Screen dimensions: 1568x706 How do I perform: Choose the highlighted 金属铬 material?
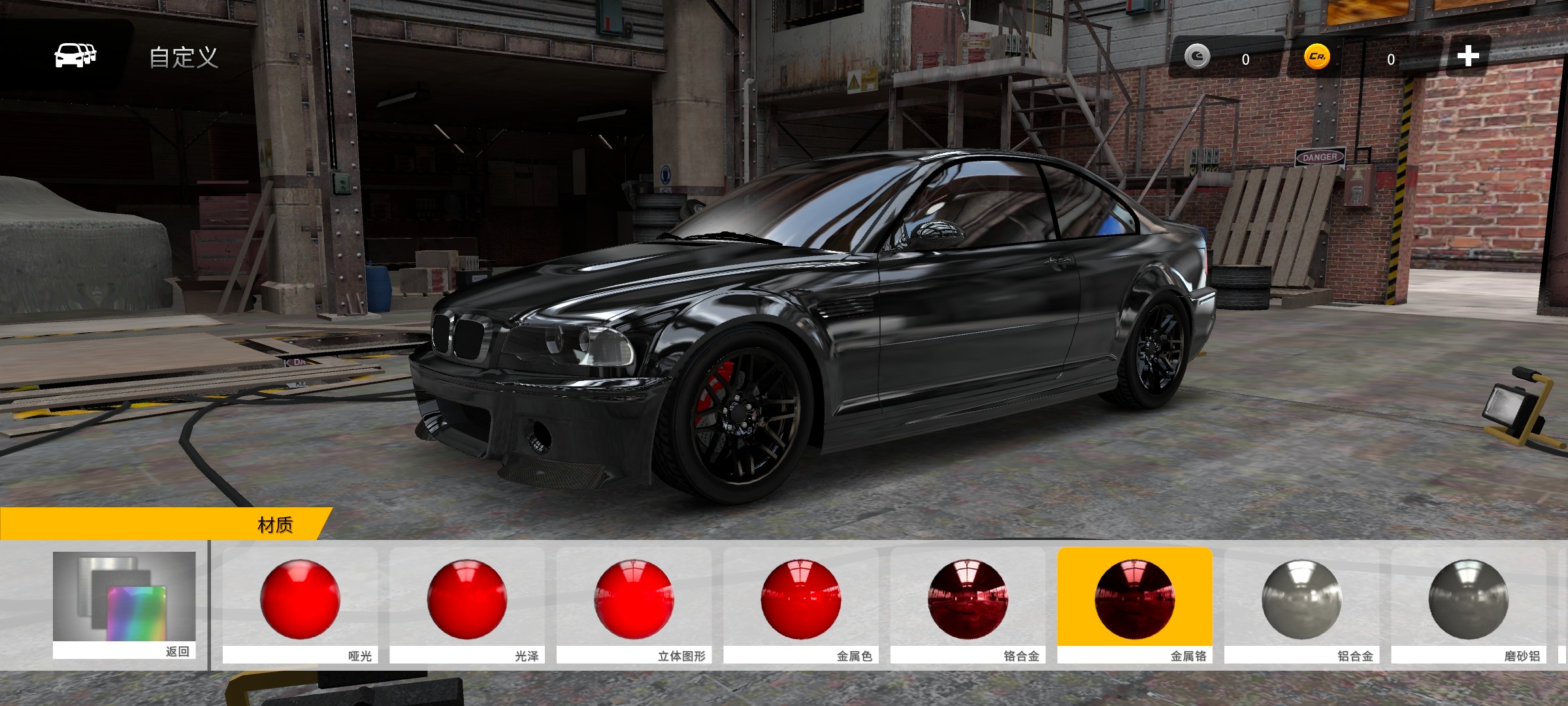point(1135,605)
